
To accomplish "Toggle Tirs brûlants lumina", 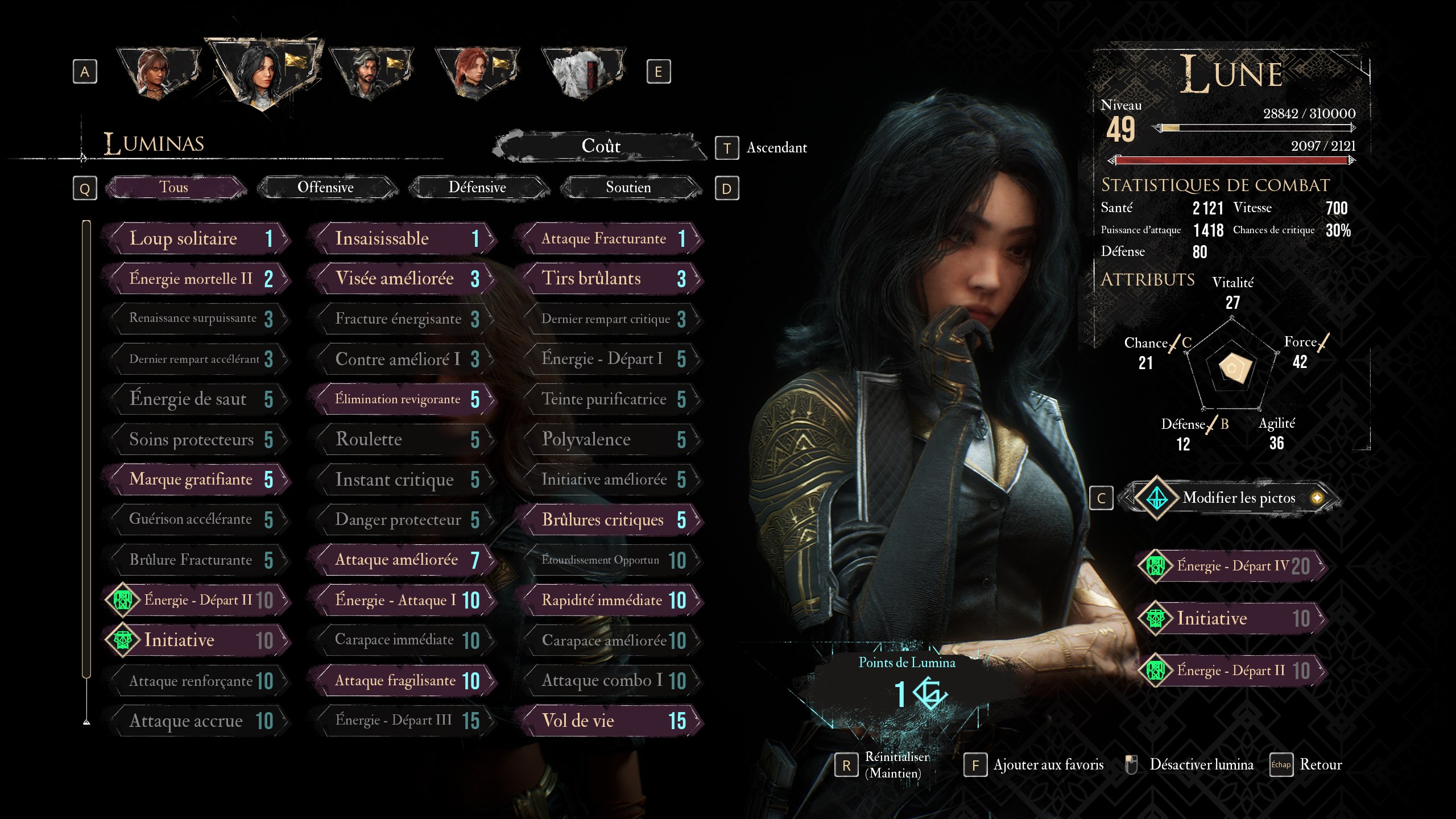I will 609,279.
